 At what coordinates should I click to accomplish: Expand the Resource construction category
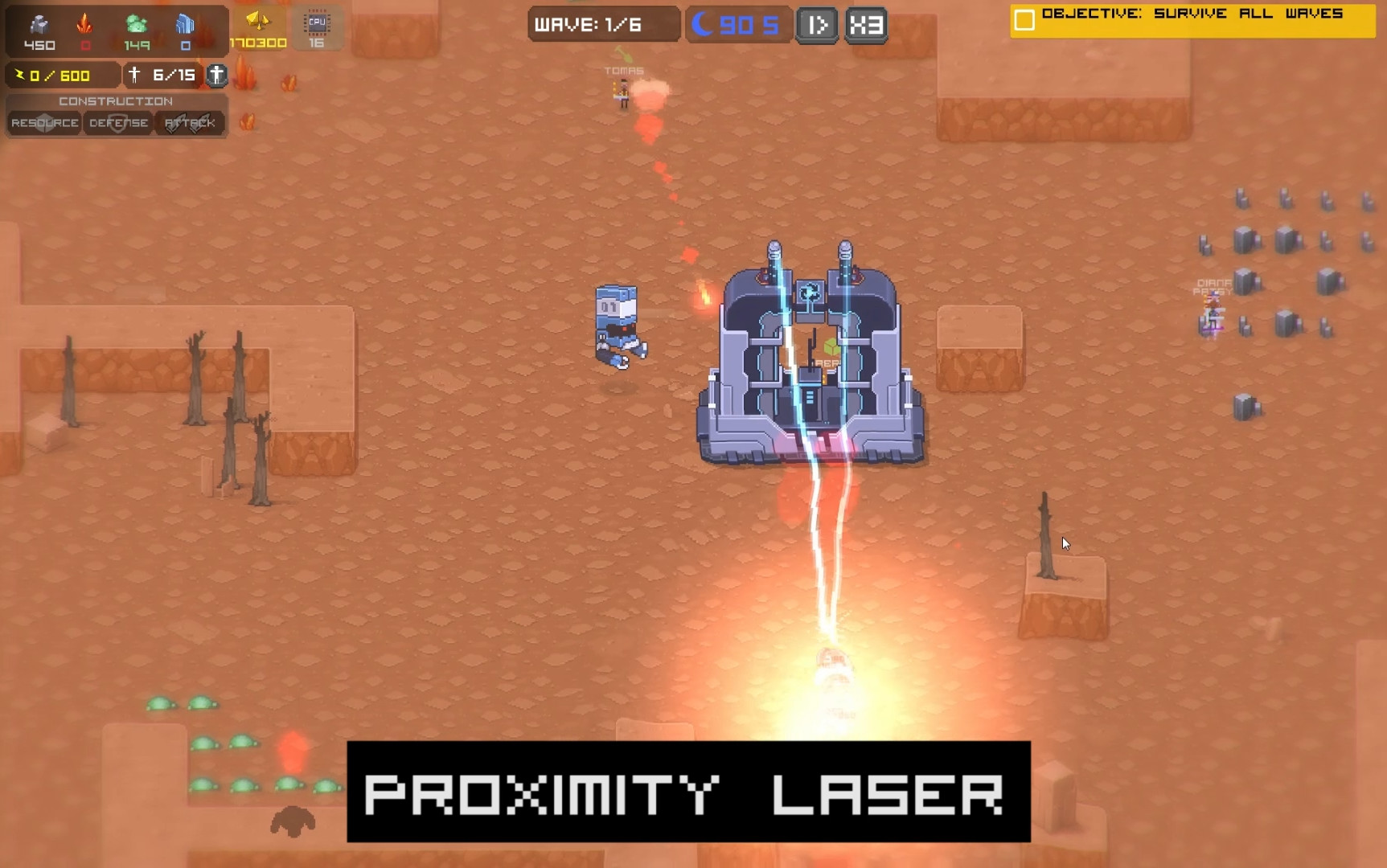(45, 123)
